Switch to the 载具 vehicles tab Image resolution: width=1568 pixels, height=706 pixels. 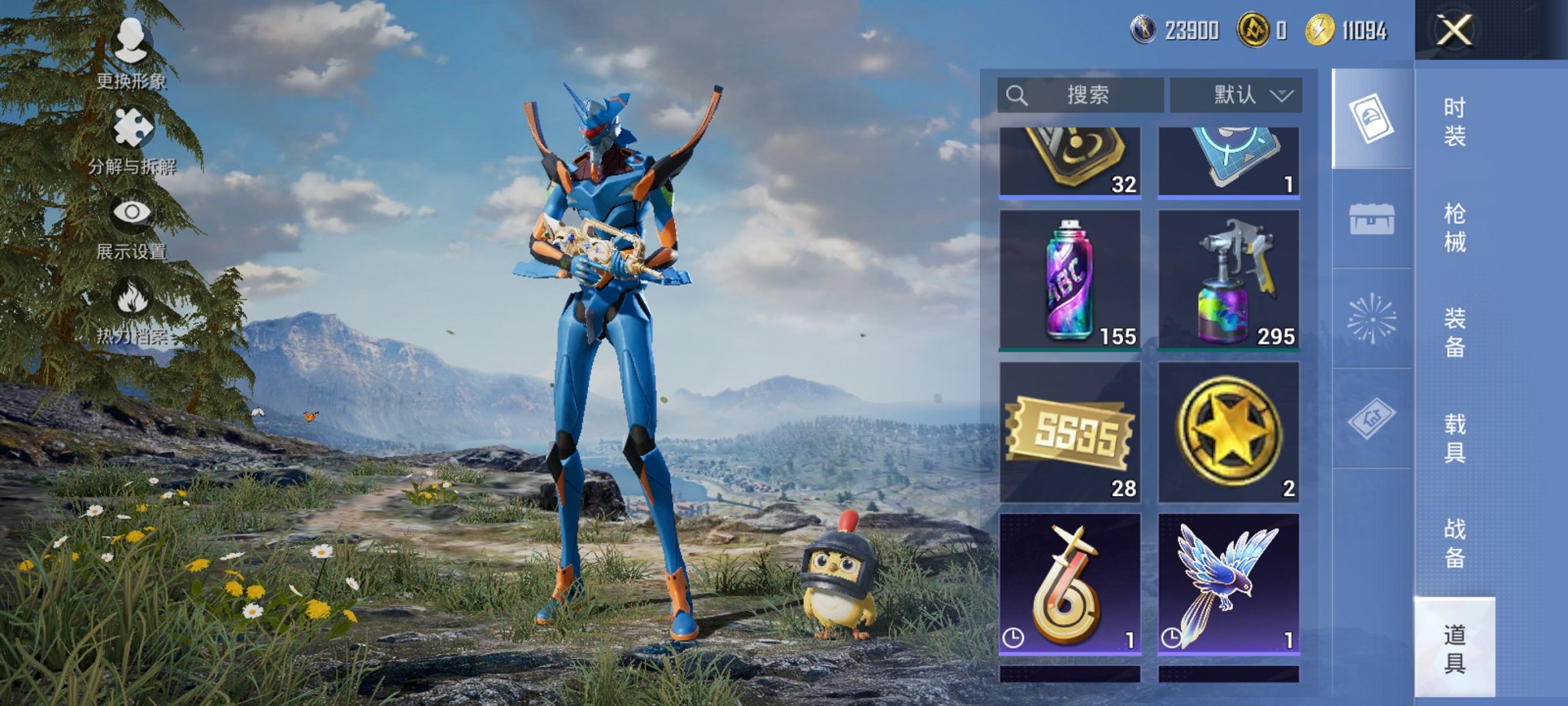tap(1454, 438)
